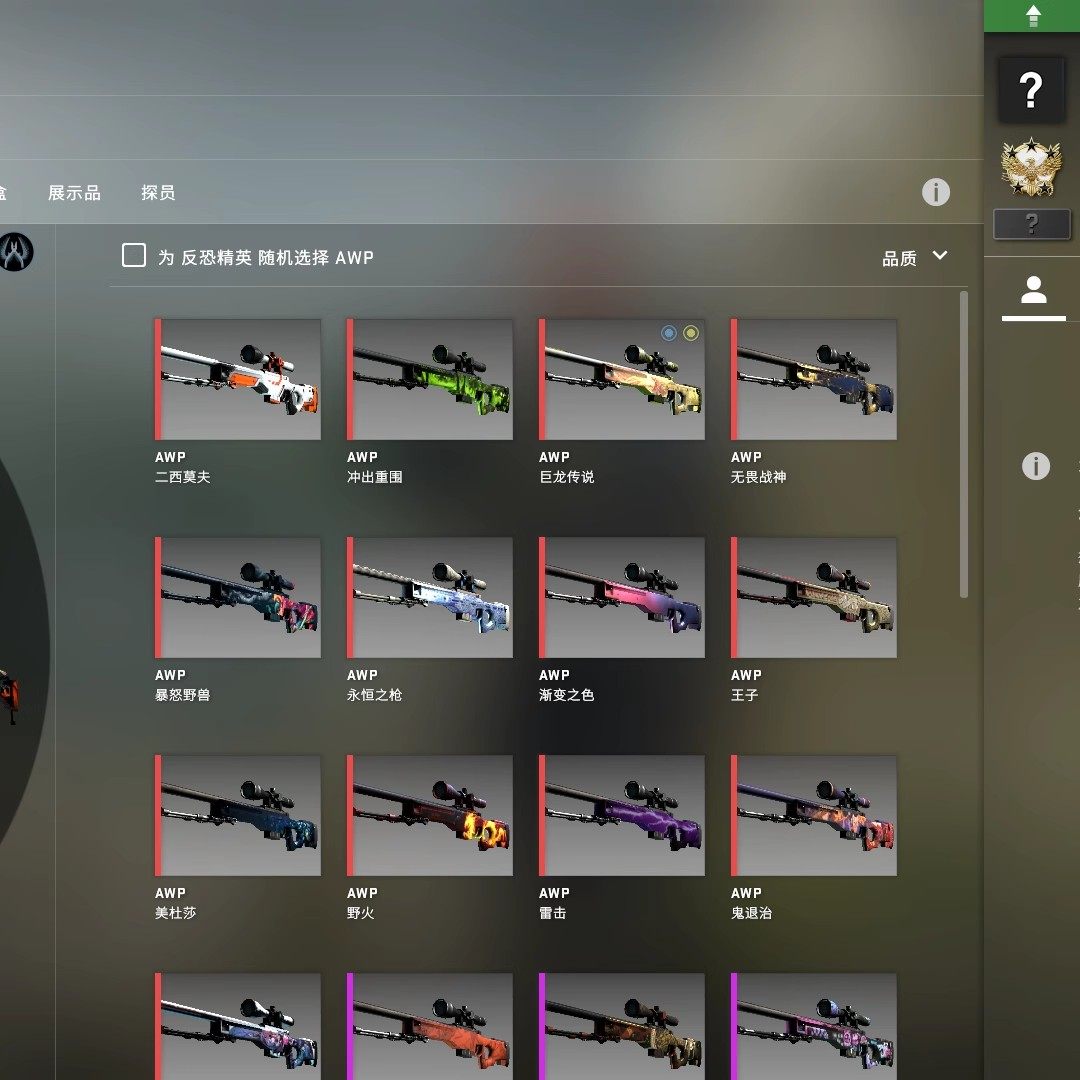Select the AWP 无畏战神 skin

814,380
